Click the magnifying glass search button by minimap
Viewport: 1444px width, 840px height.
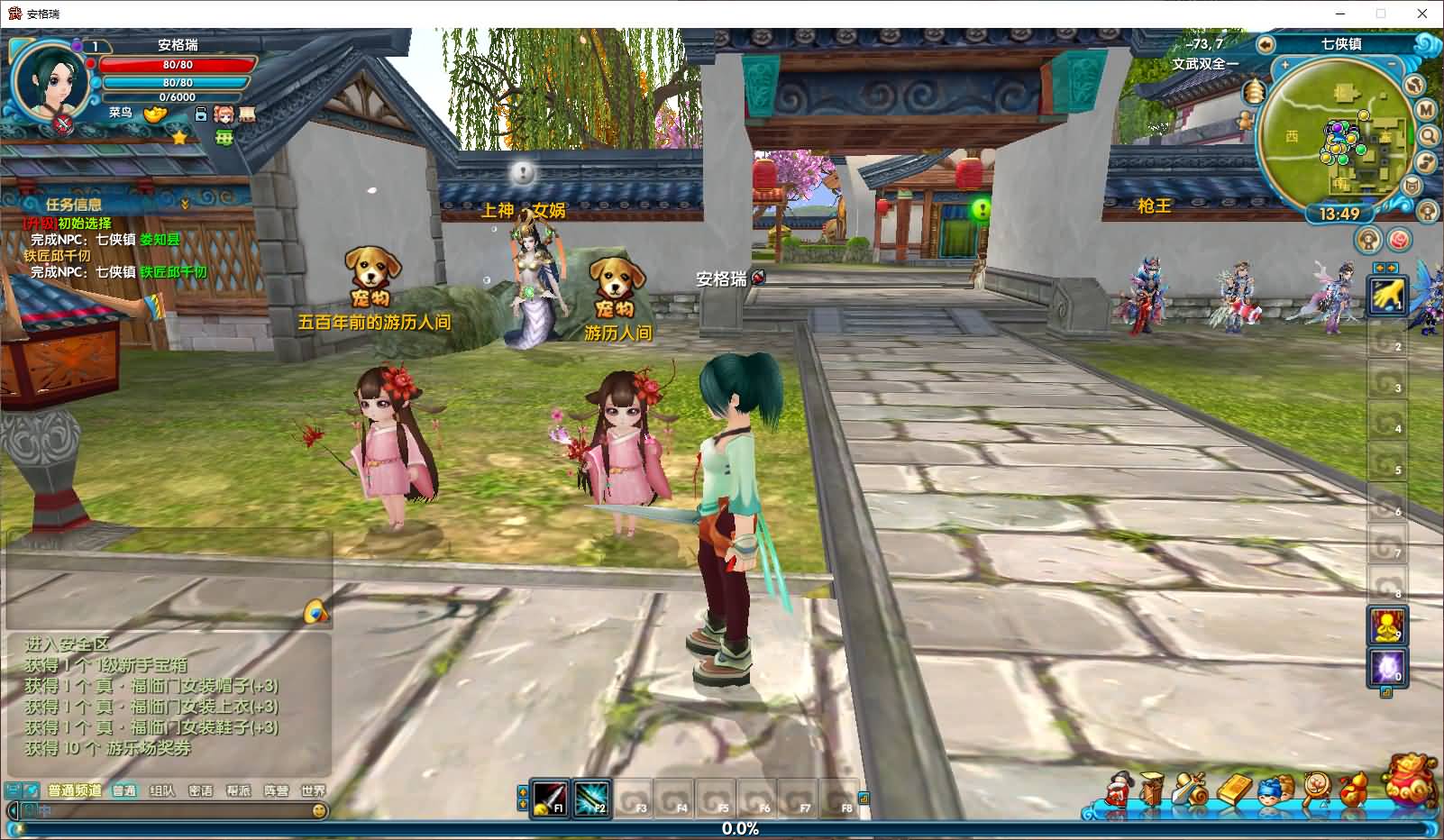pos(1429,136)
